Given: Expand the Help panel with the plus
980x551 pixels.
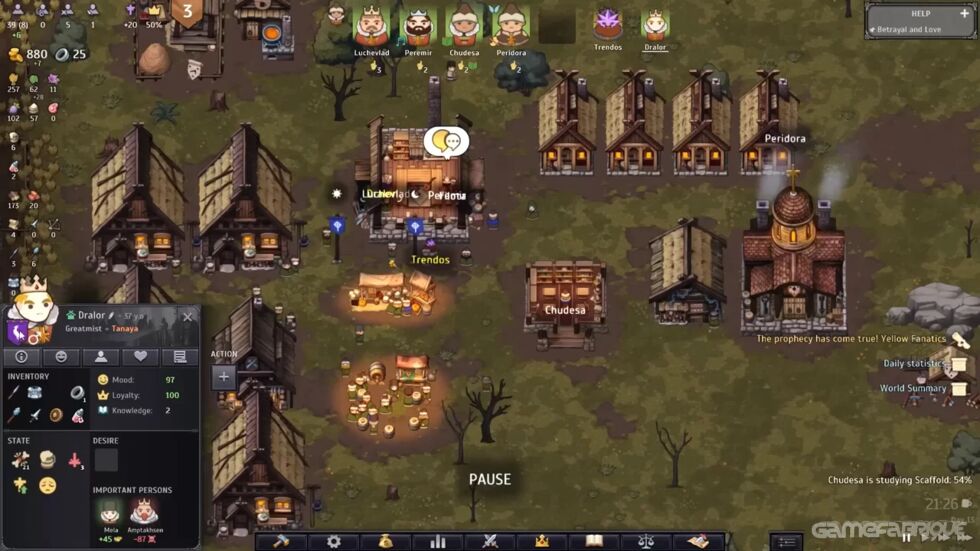Looking at the screenshot, I should pos(965,13).
